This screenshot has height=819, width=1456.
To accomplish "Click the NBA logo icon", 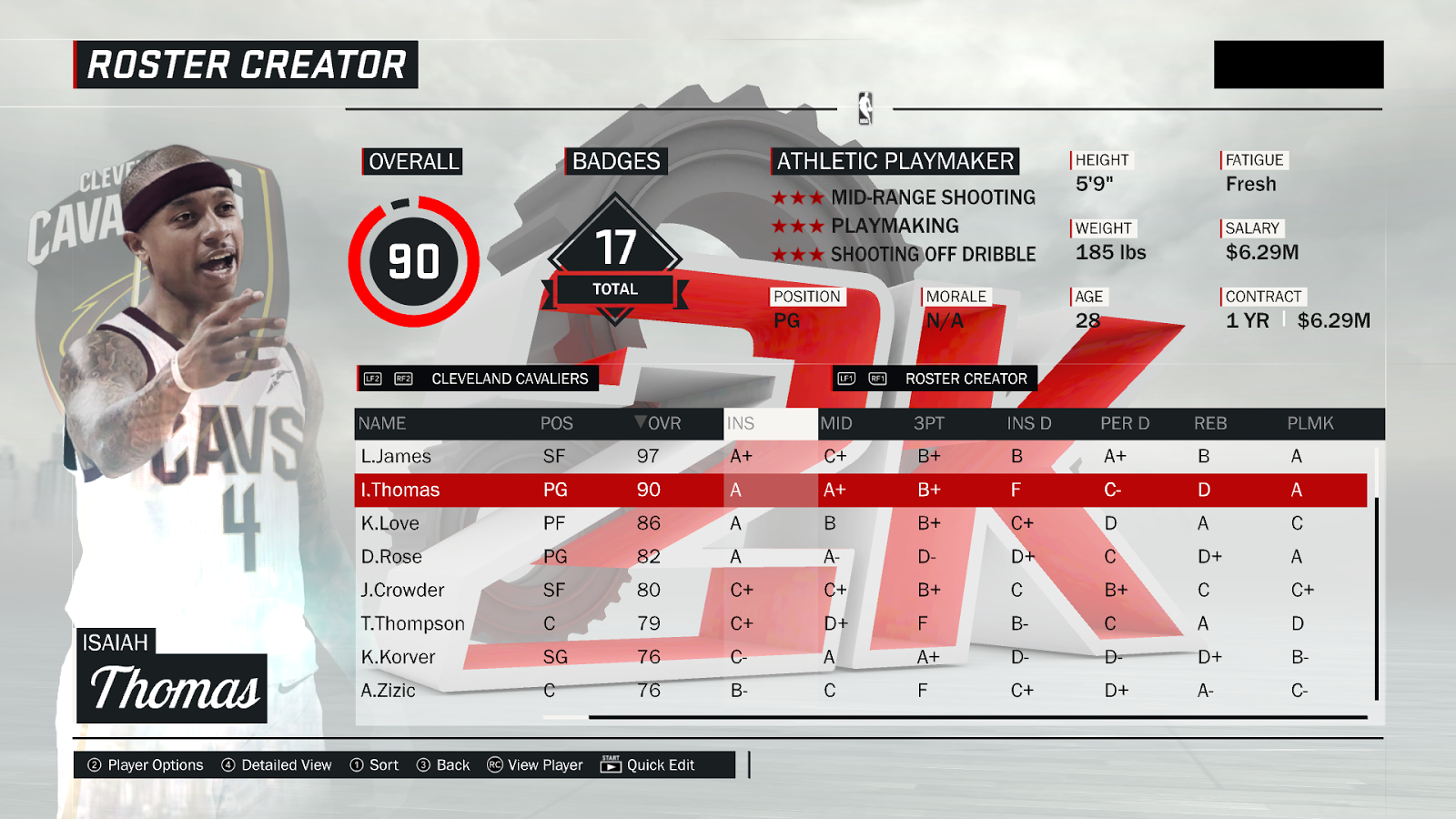I will [x=867, y=109].
